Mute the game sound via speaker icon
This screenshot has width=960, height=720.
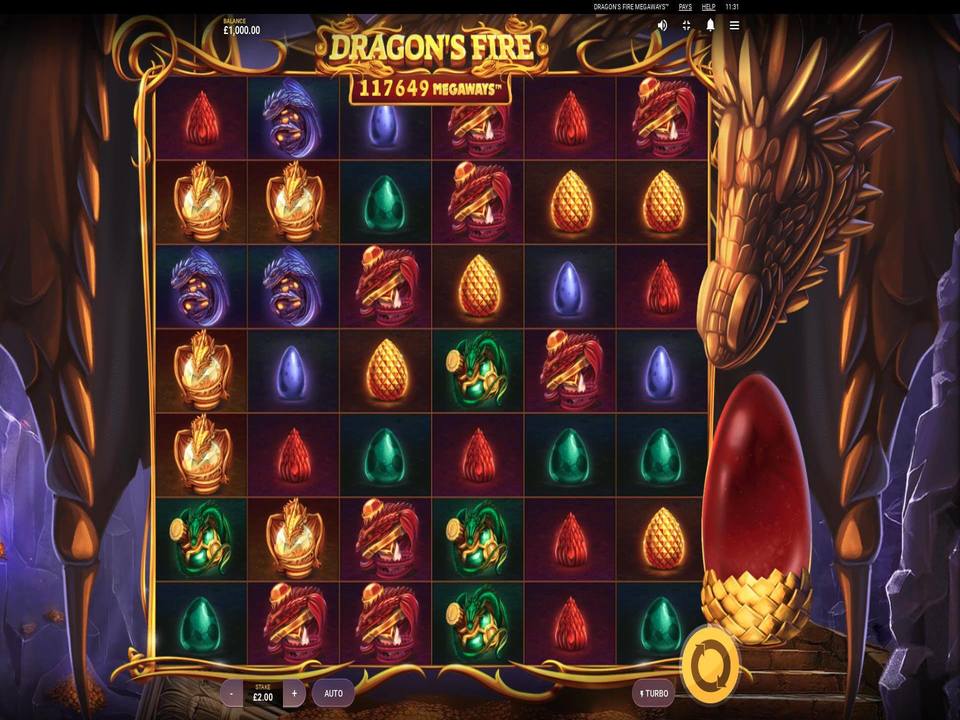(x=662, y=26)
